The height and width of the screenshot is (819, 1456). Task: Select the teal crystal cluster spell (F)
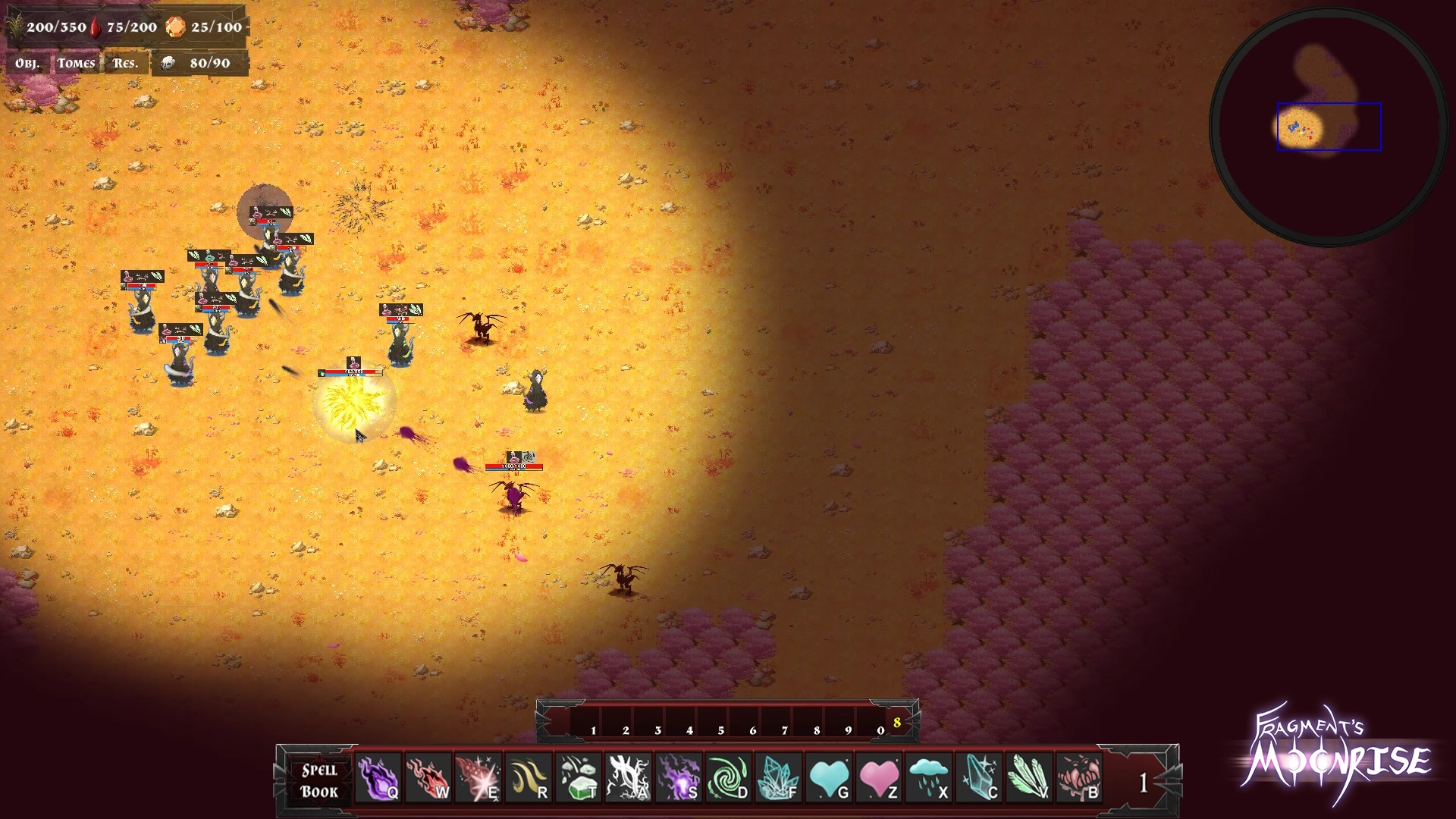778,779
